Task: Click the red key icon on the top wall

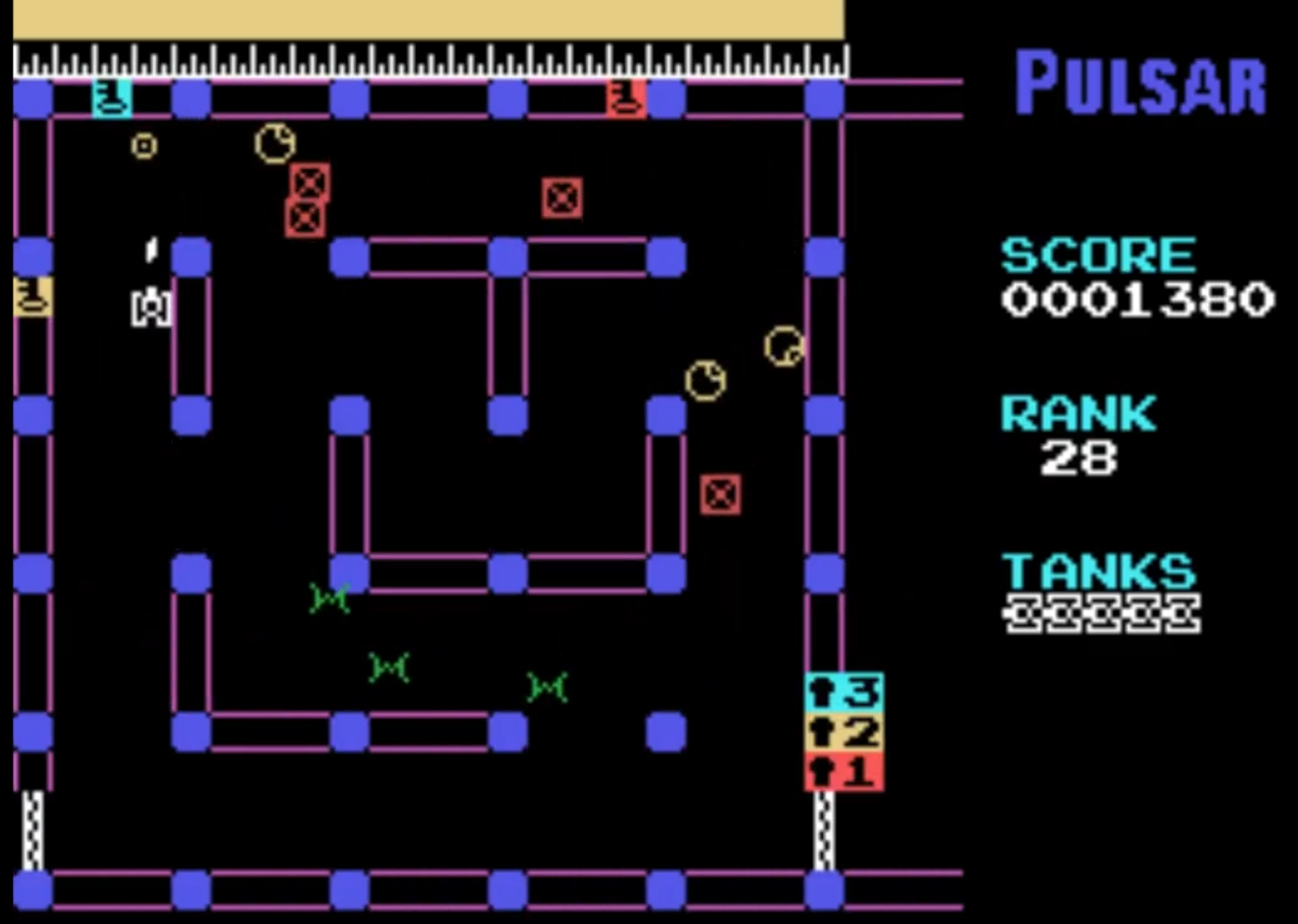Action: (x=627, y=97)
